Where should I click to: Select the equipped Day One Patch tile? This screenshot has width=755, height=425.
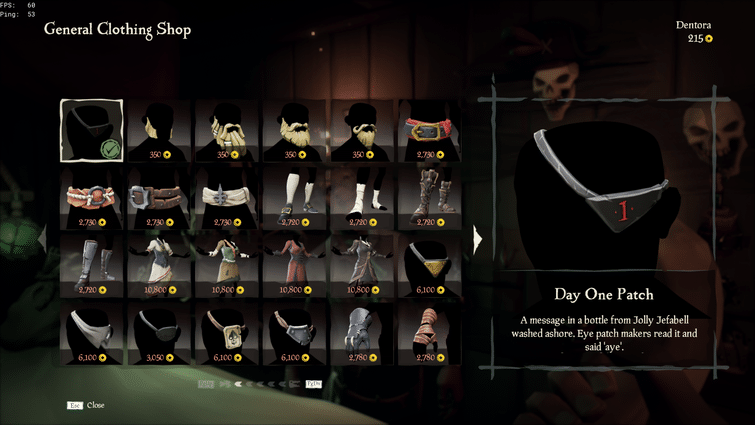tap(92, 131)
